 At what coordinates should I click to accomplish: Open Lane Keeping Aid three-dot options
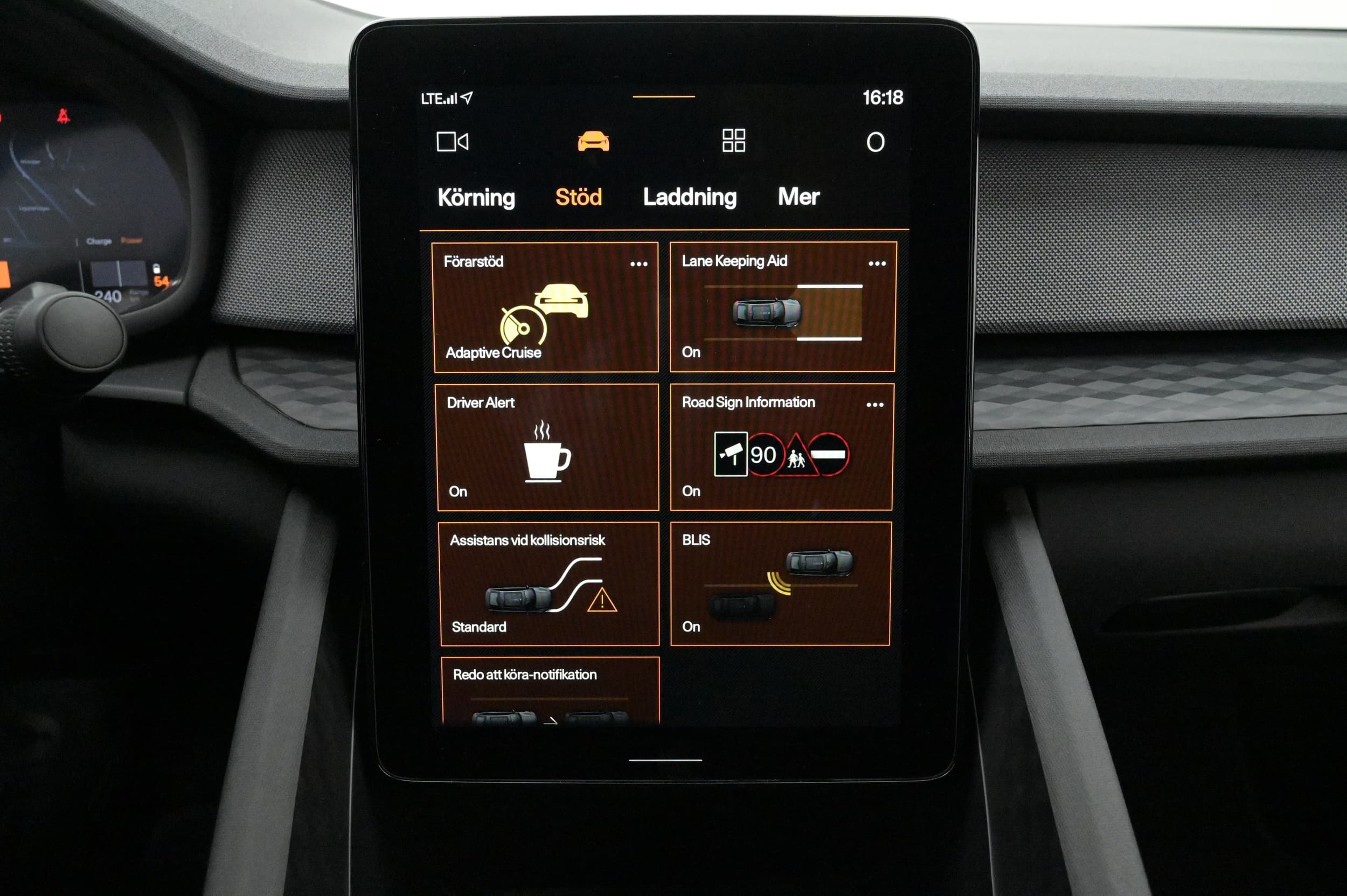[x=877, y=263]
